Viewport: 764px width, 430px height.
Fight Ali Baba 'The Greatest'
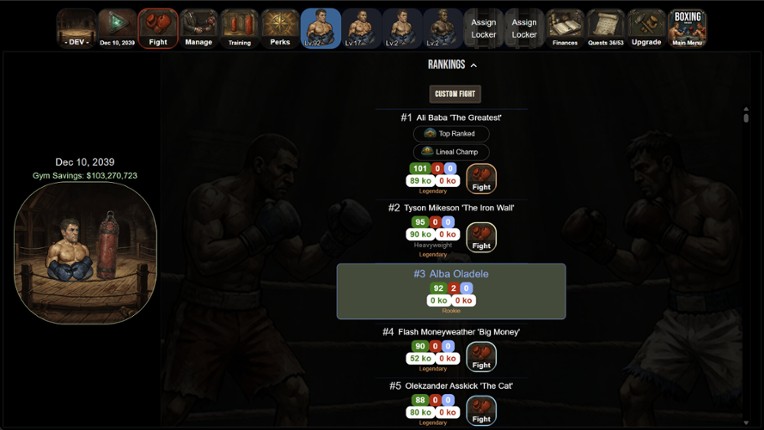coord(481,179)
